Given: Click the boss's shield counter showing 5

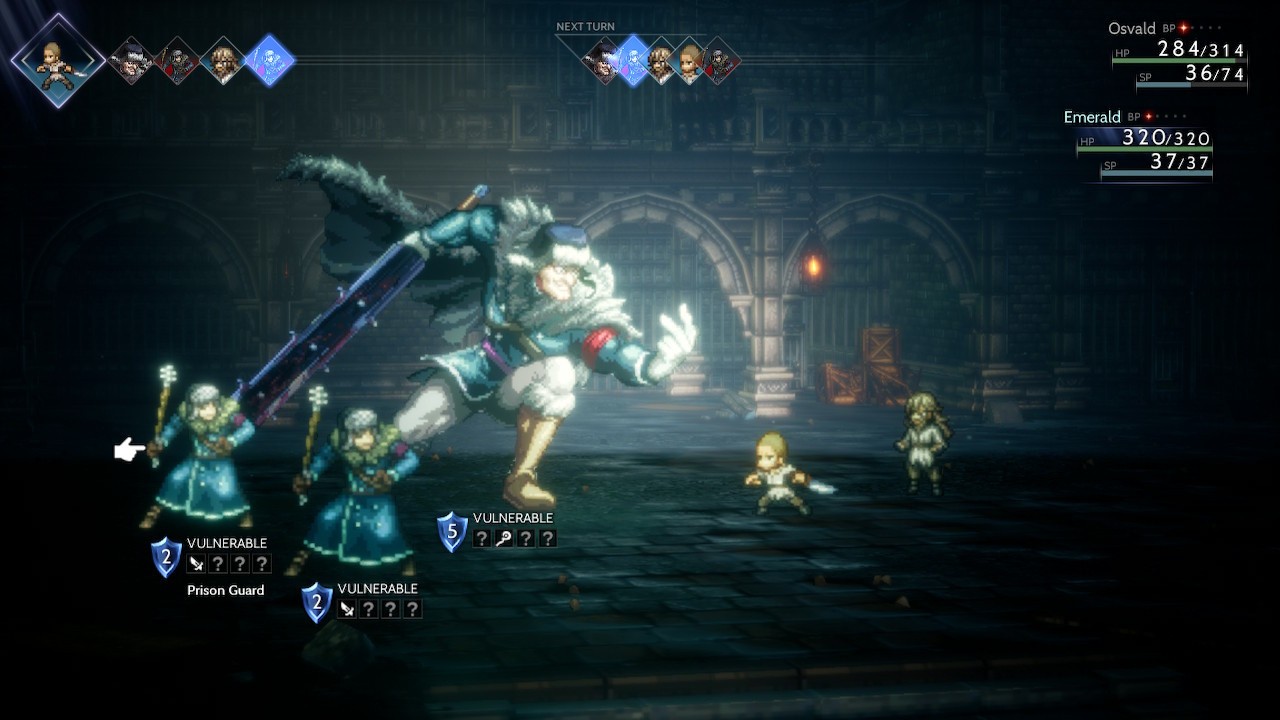Looking at the screenshot, I should [452, 532].
